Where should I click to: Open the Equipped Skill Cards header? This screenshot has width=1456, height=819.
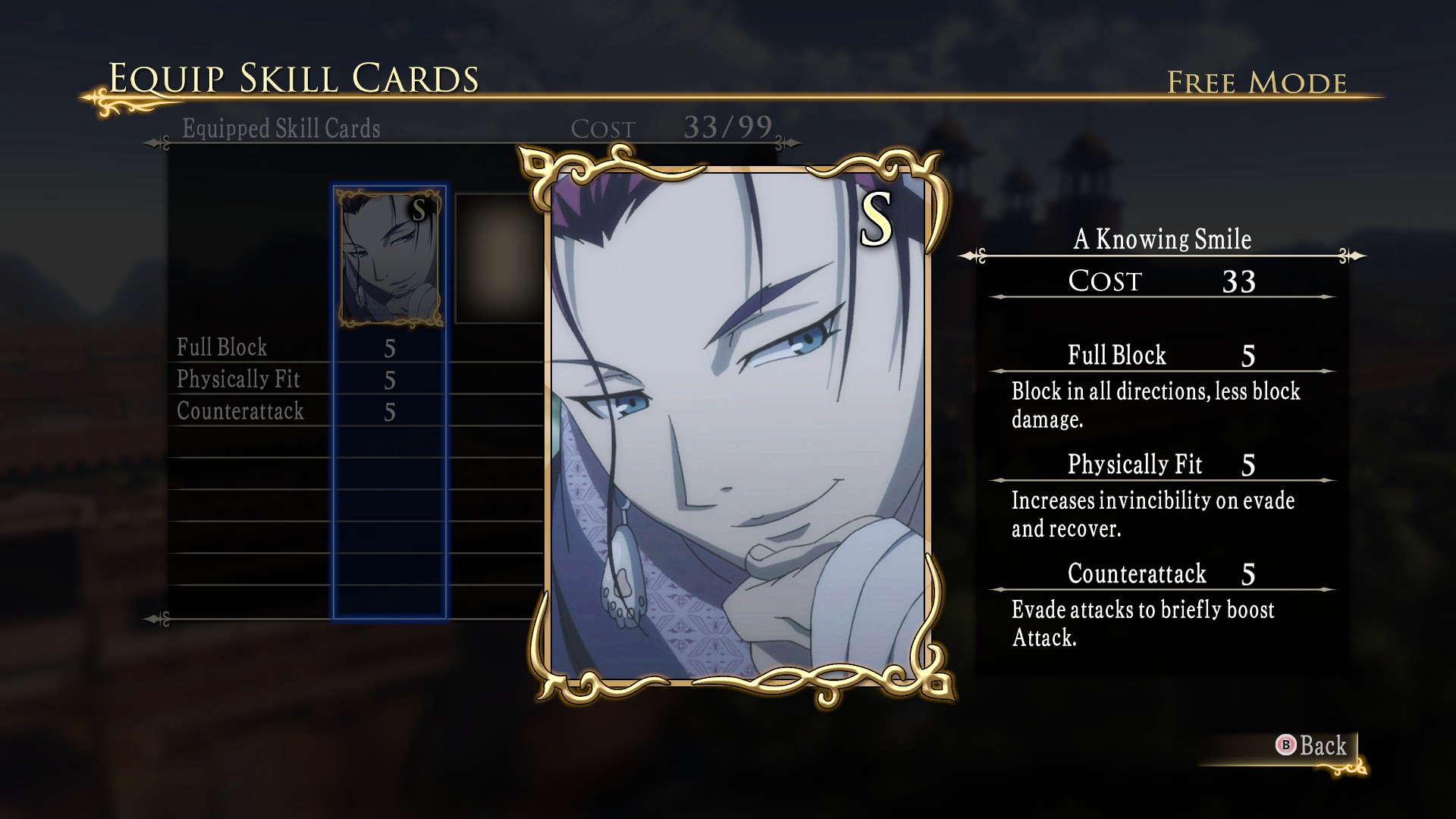(281, 129)
